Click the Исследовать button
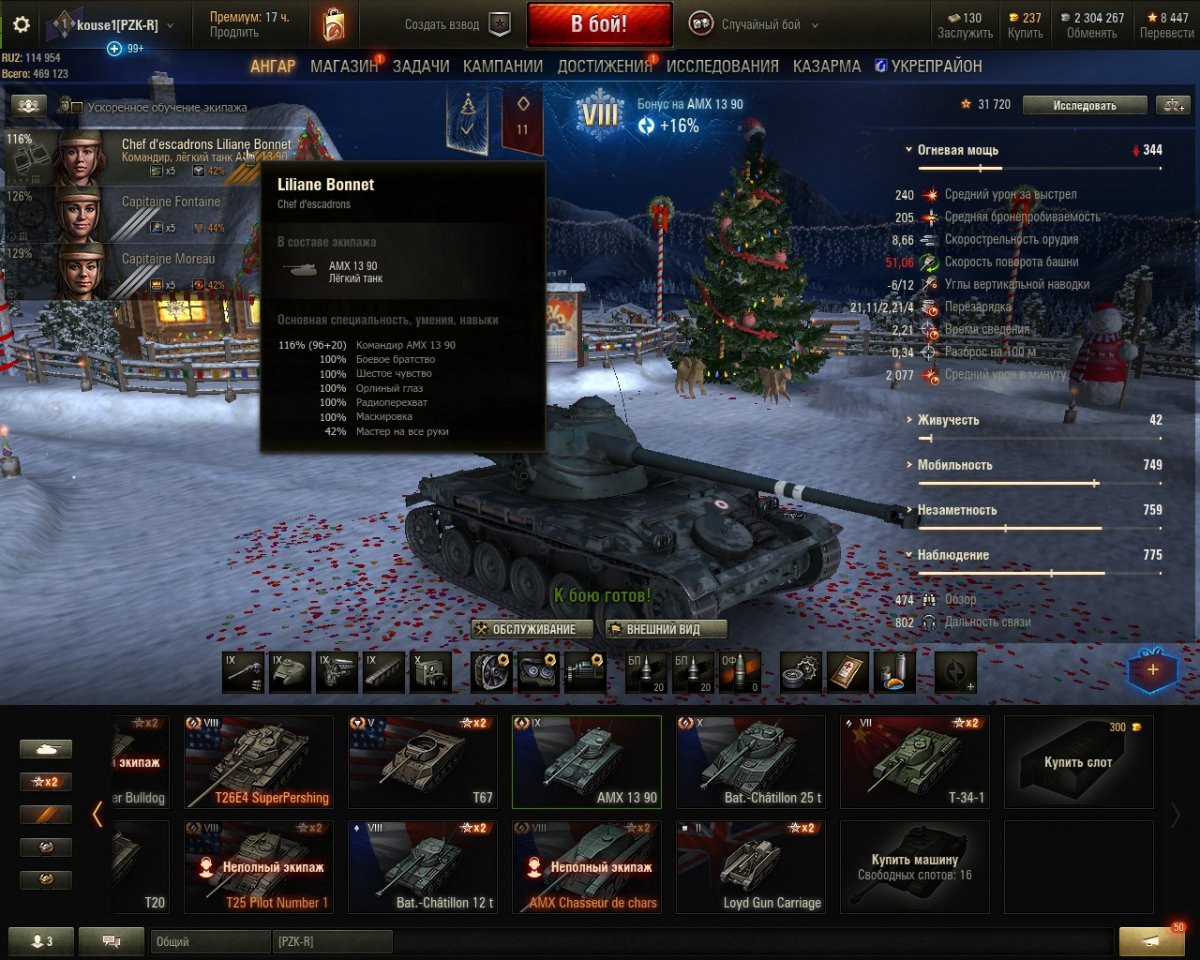This screenshot has width=1200, height=960. 1084,105
